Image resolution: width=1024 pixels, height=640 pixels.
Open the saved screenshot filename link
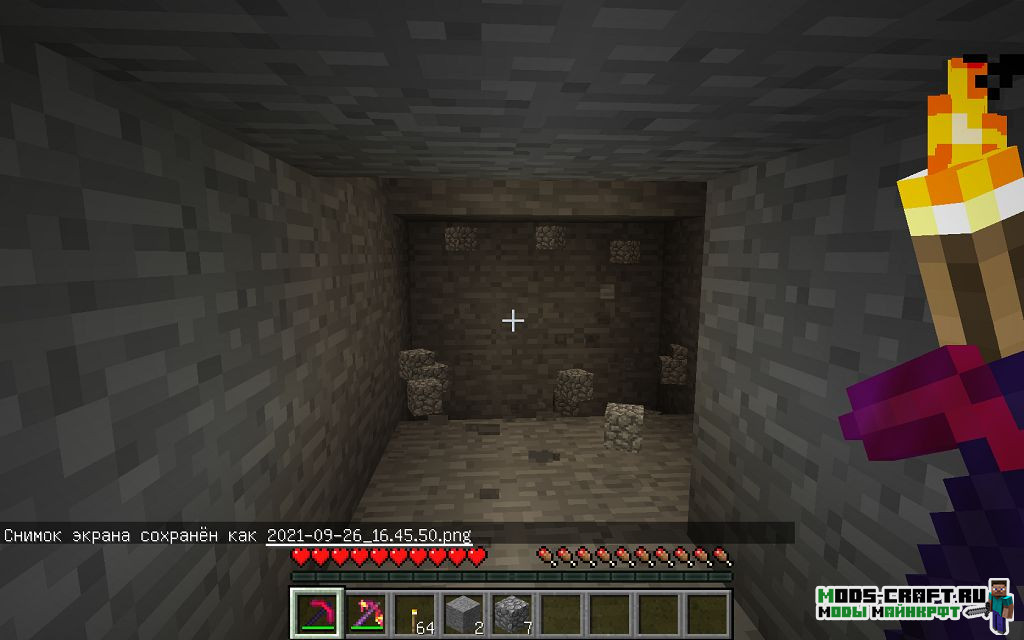[368, 535]
